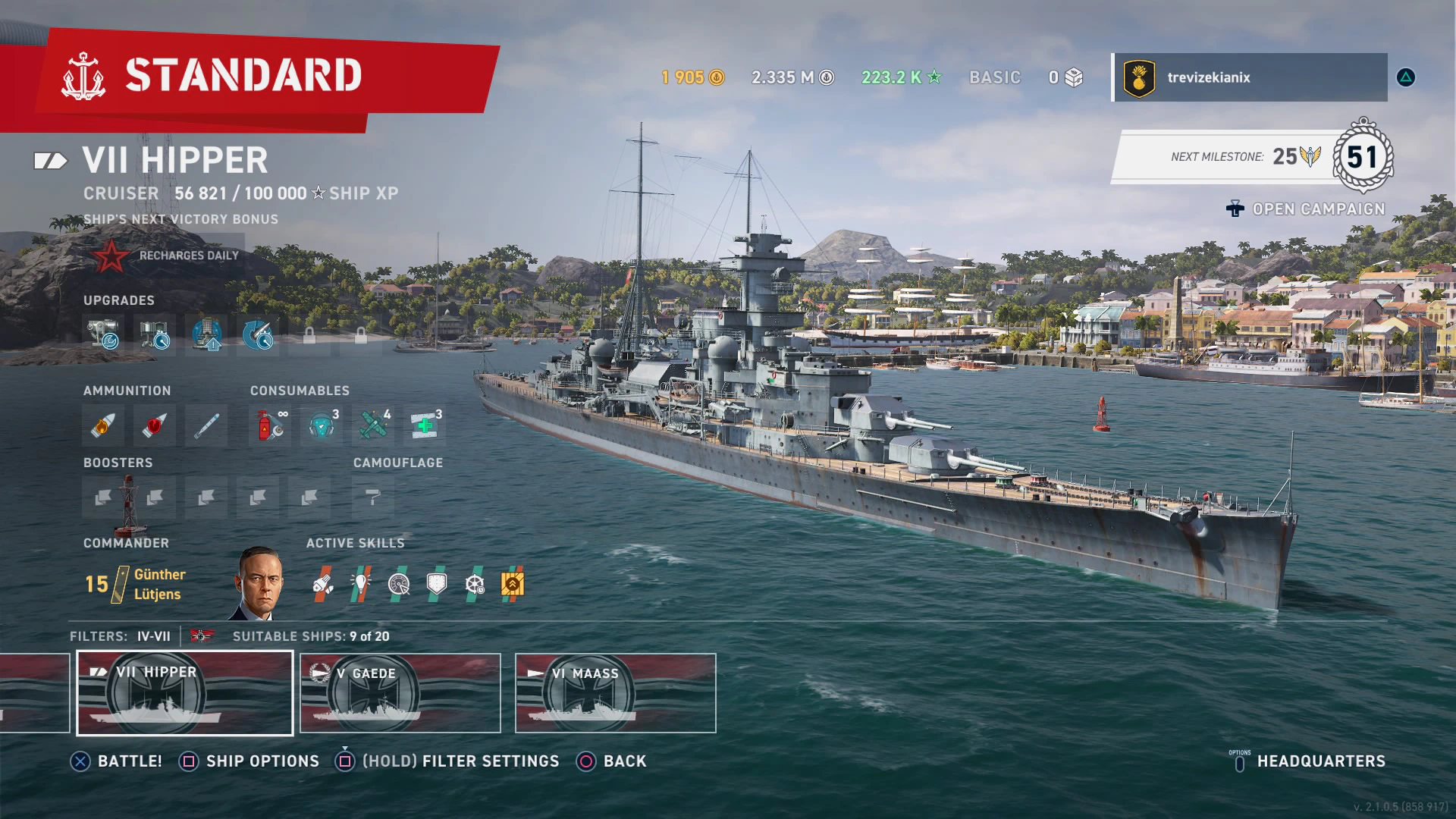Open the fire extinguisher damage control consumable

click(x=270, y=425)
